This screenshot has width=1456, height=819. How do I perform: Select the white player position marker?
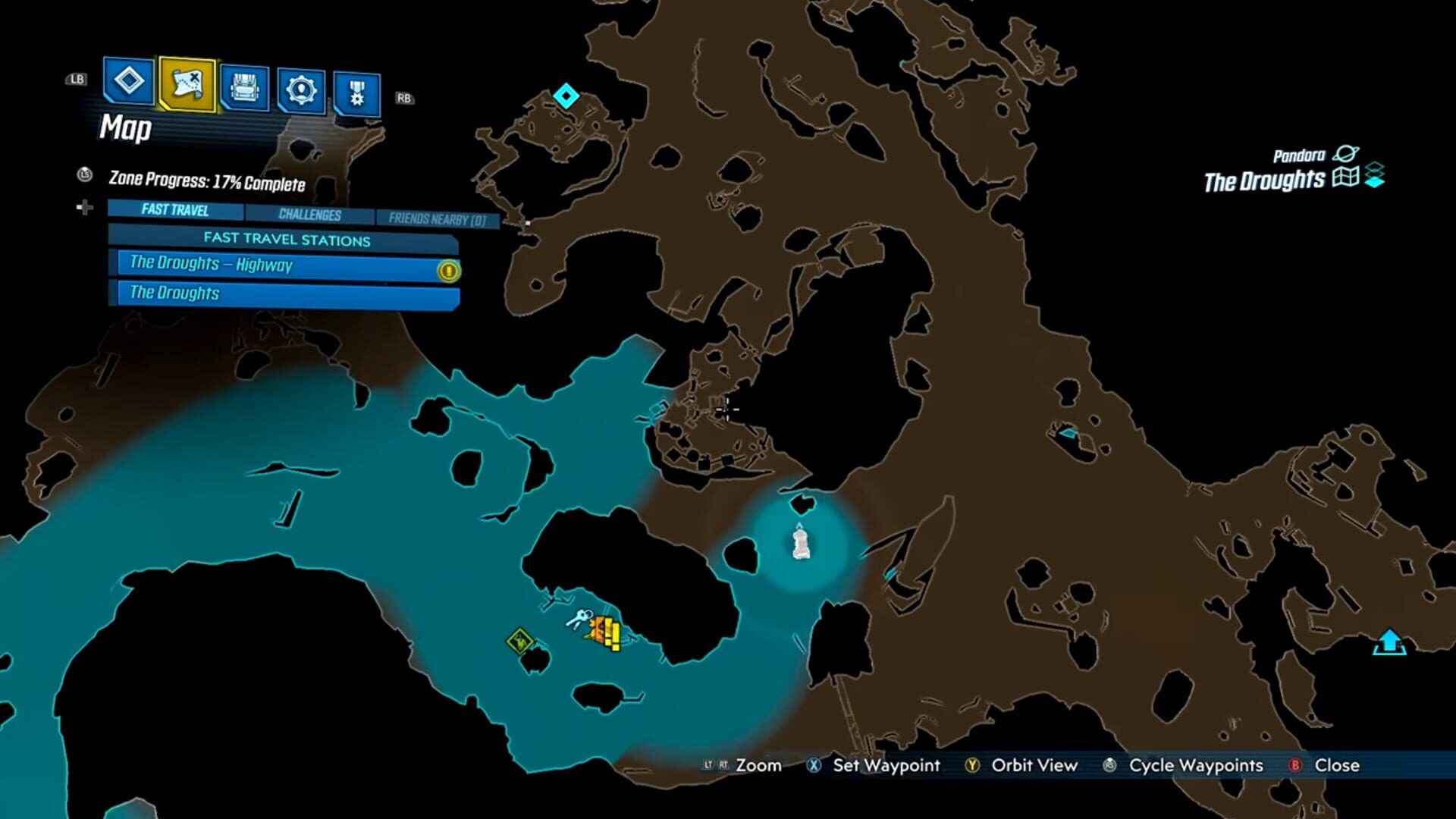coord(801,543)
